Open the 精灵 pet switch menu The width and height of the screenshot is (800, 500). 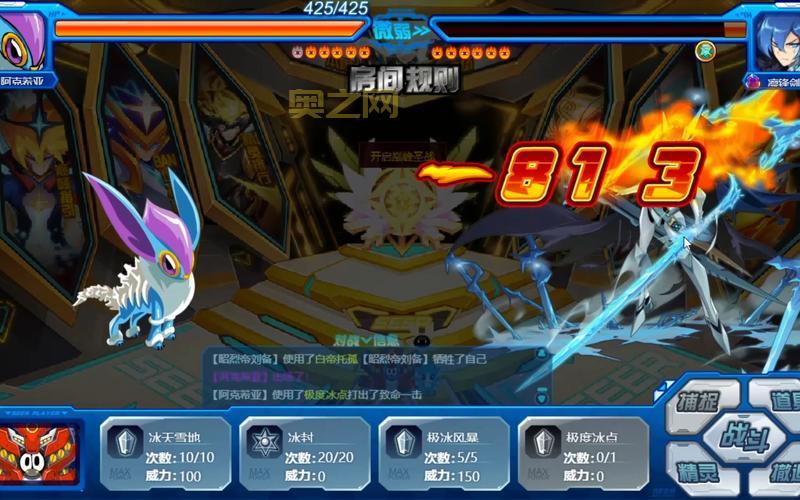(702, 470)
